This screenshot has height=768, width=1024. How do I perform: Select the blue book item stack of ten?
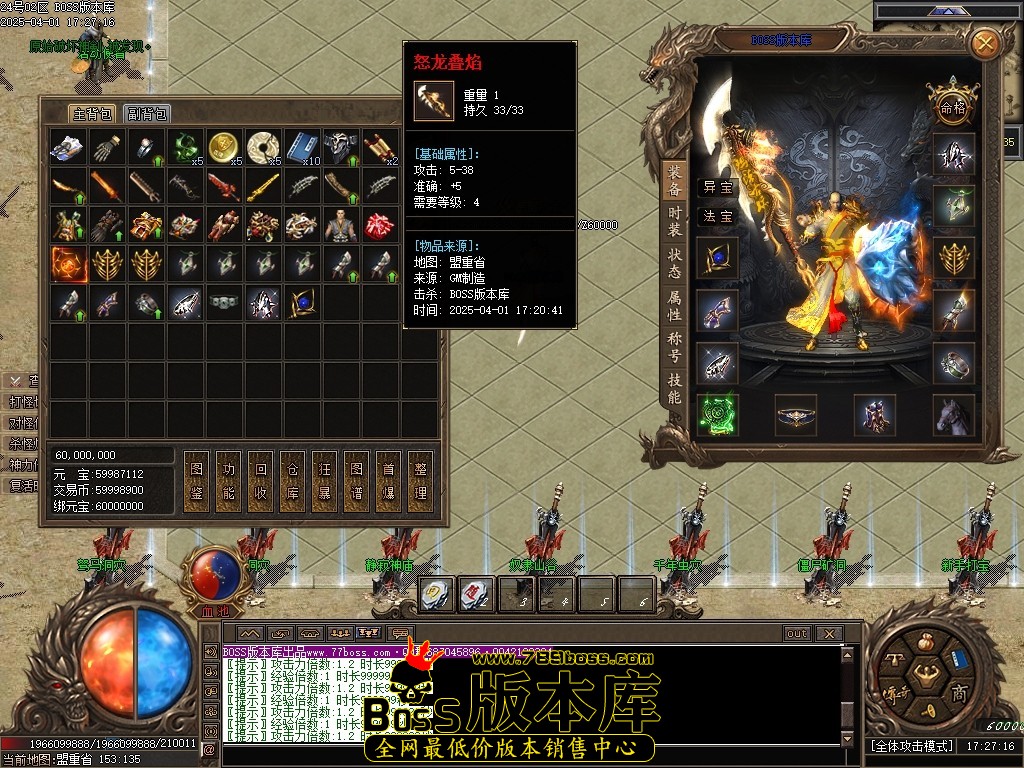tap(302, 147)
